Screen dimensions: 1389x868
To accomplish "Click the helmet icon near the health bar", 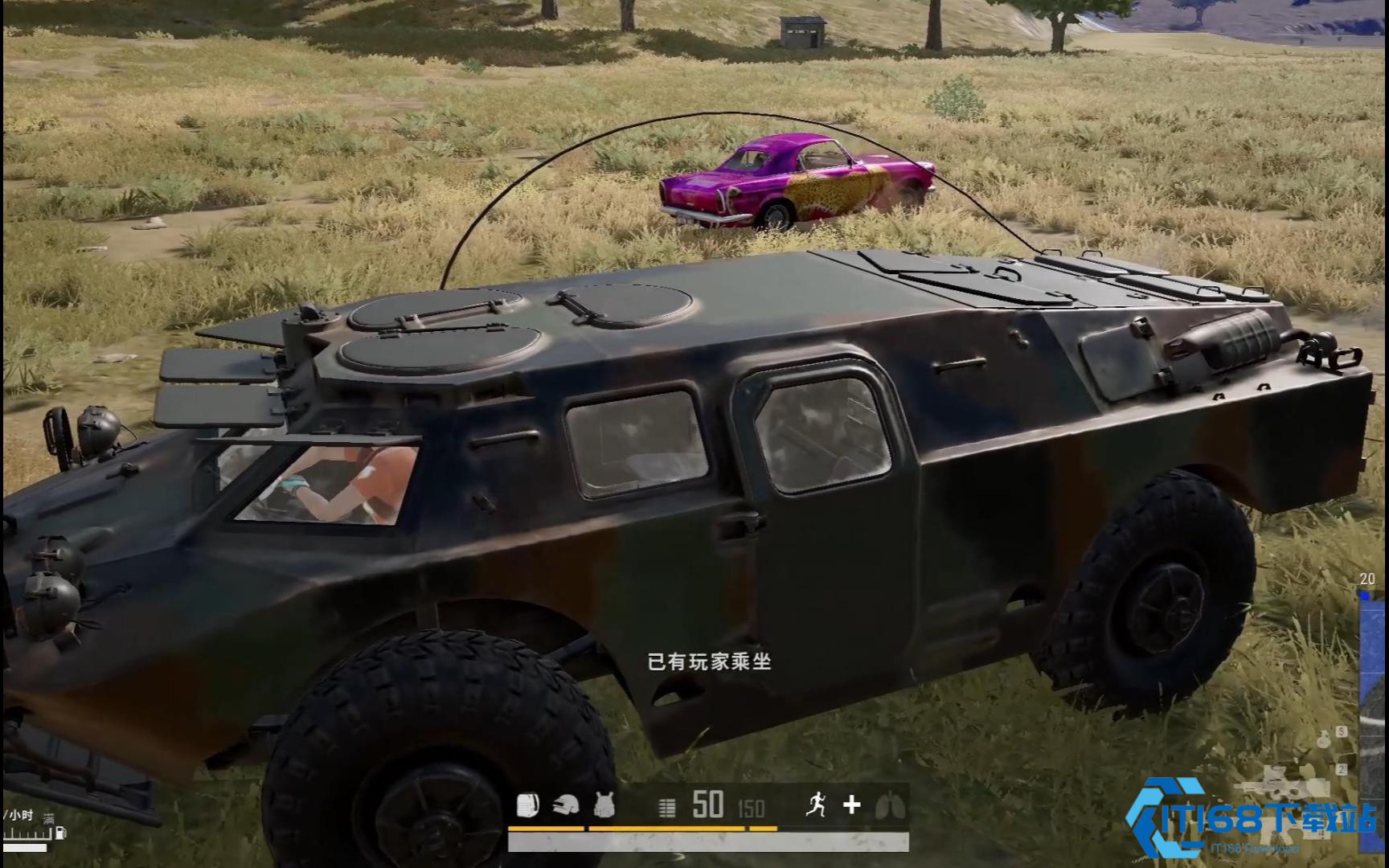I will point(565,804).
